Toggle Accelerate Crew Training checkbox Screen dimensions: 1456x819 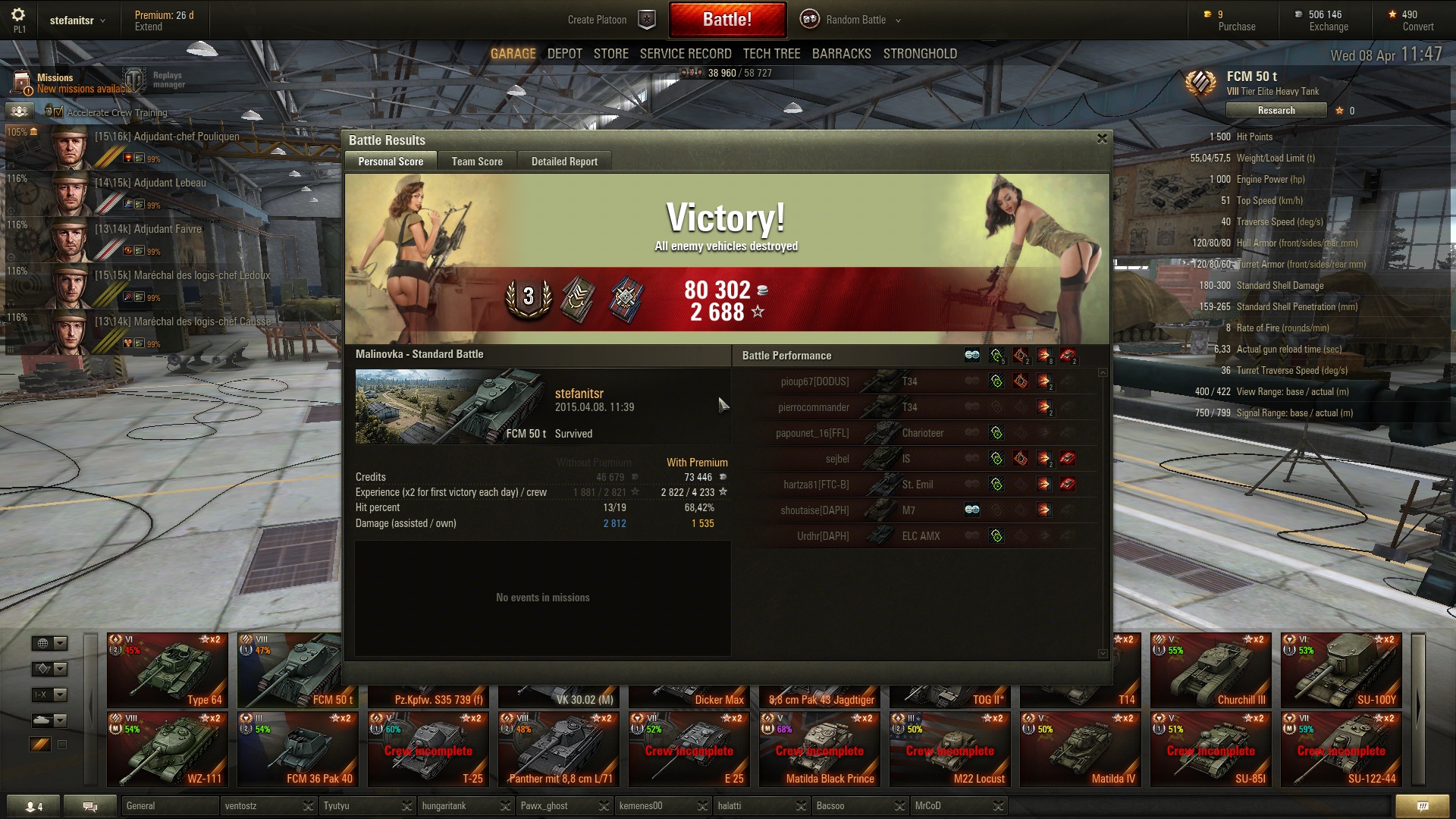point(58,113)
